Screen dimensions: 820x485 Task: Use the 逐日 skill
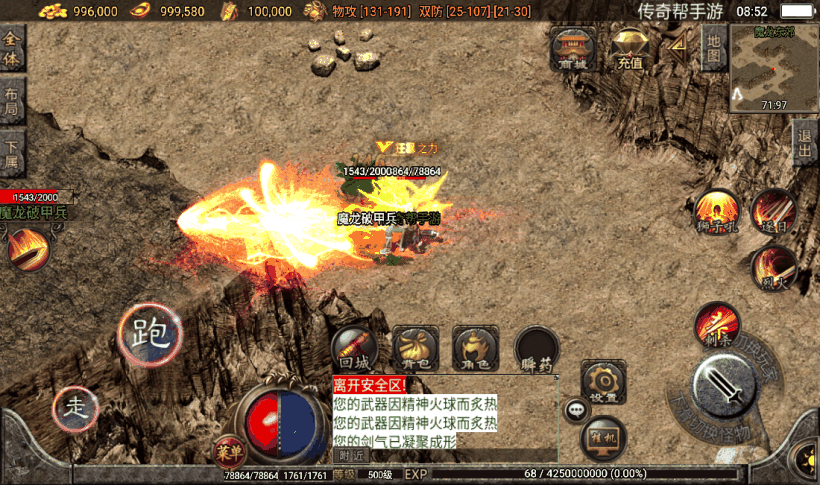(773, 212)
